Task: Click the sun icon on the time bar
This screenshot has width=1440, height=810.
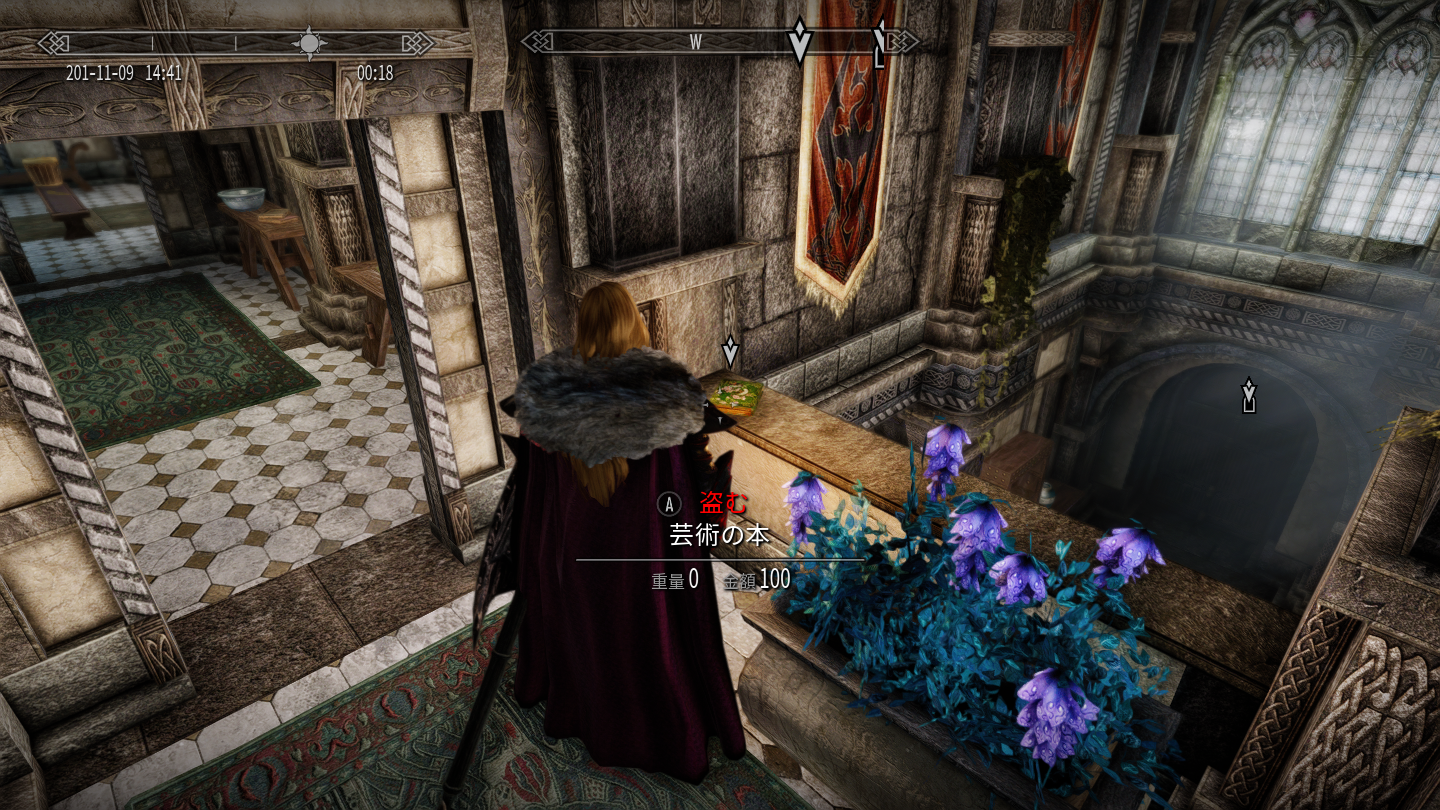Action: (309, 43)
